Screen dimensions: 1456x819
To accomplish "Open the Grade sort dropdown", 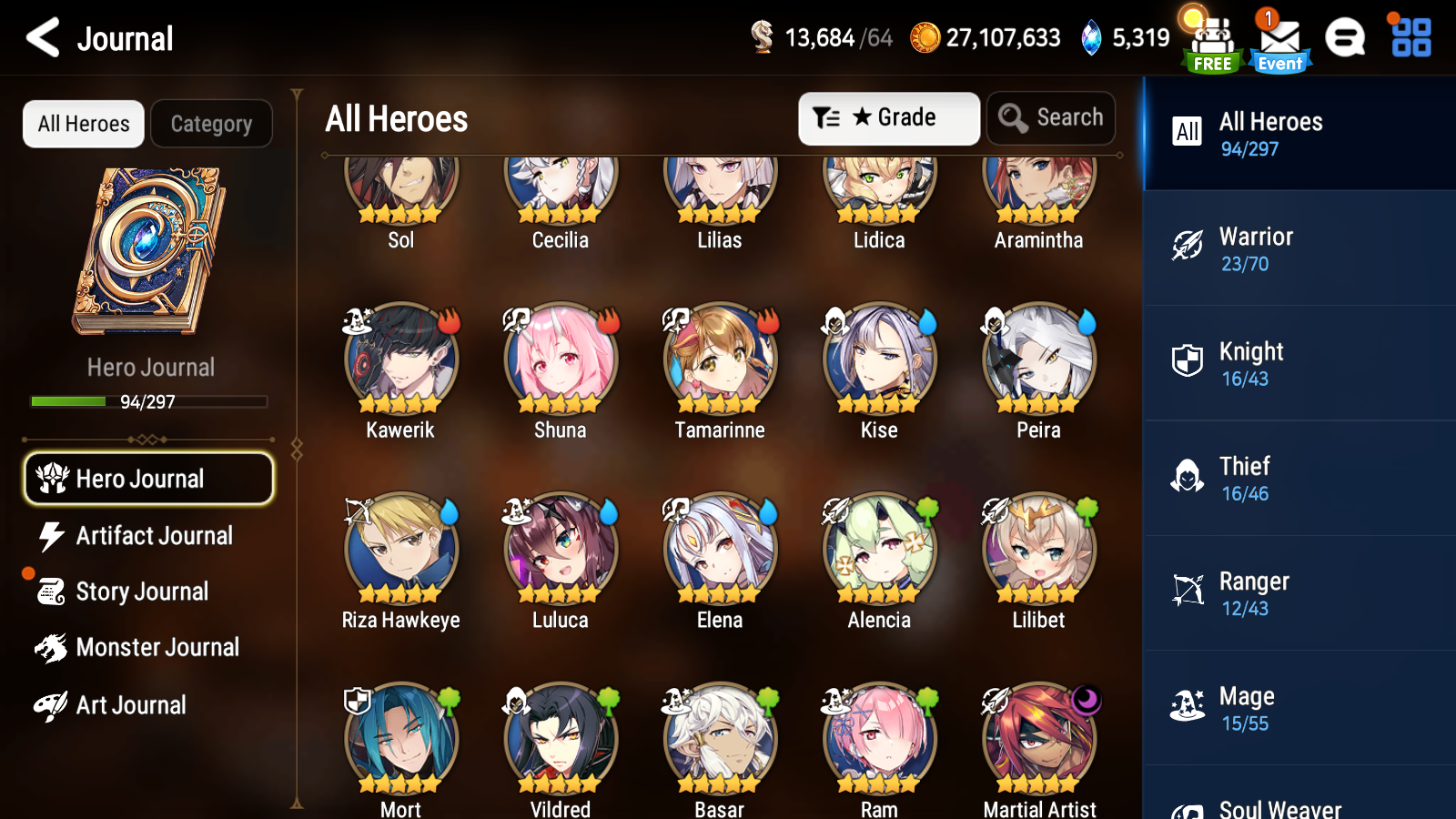I will [888, 117].
